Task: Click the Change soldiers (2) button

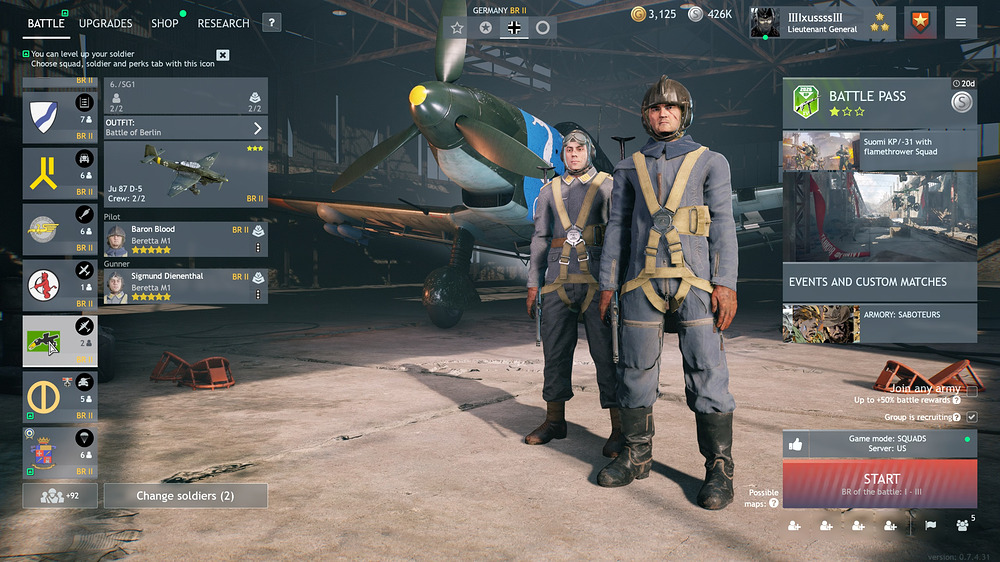Action: pos(185,496)
